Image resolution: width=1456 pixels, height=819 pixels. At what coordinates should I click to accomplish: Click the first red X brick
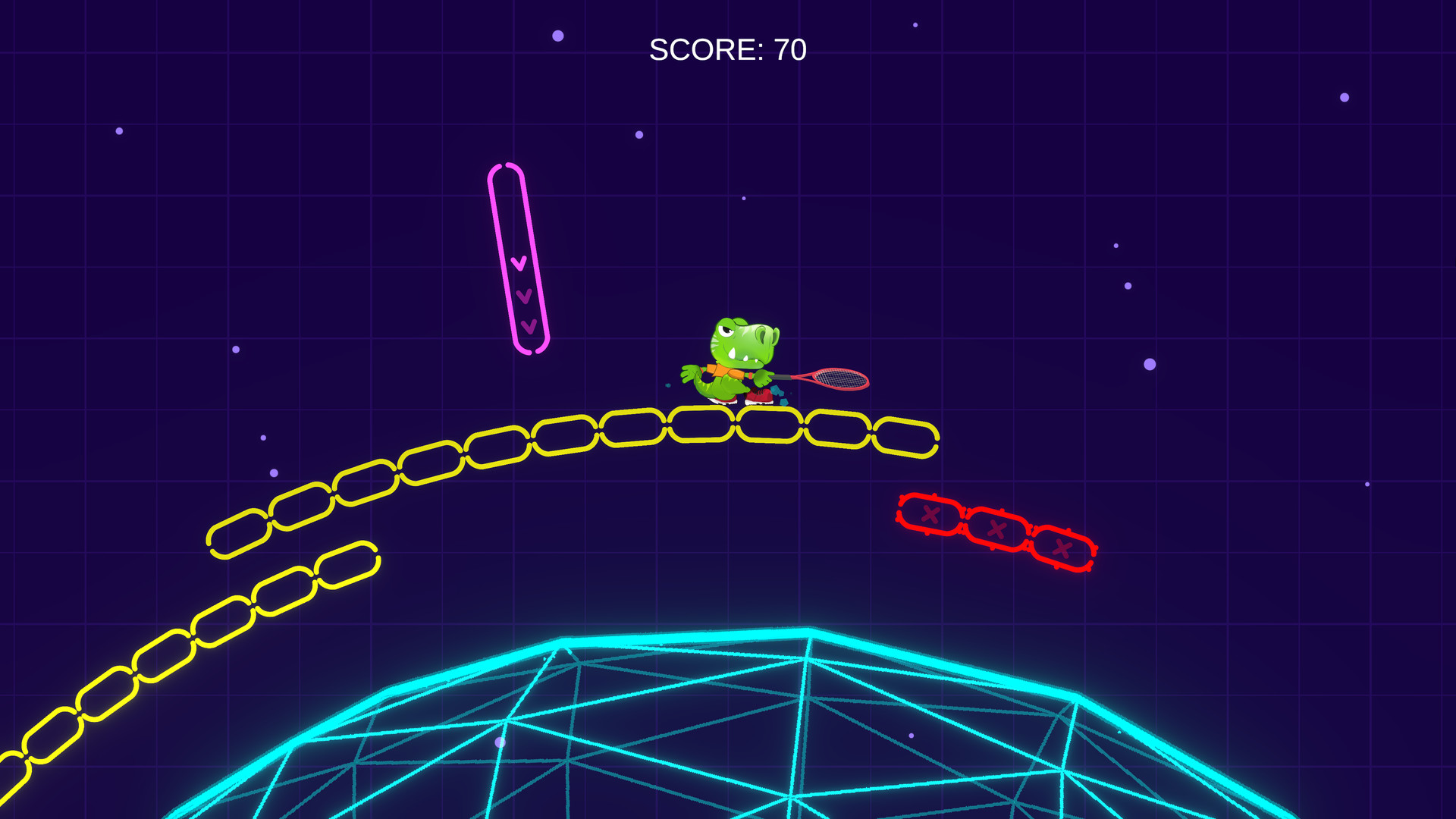tap(930, 514)
